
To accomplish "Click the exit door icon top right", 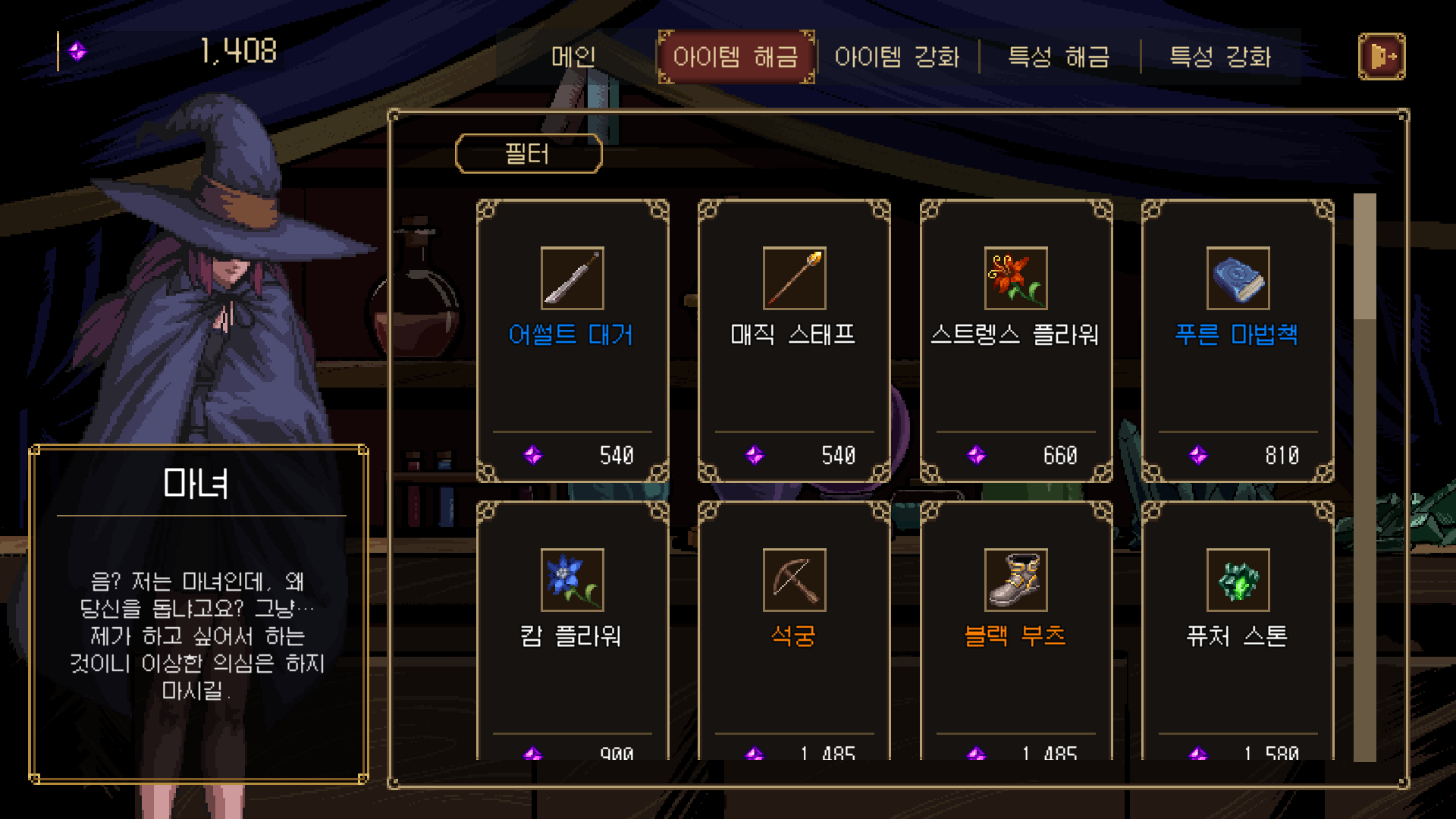I will [1382, 55].
